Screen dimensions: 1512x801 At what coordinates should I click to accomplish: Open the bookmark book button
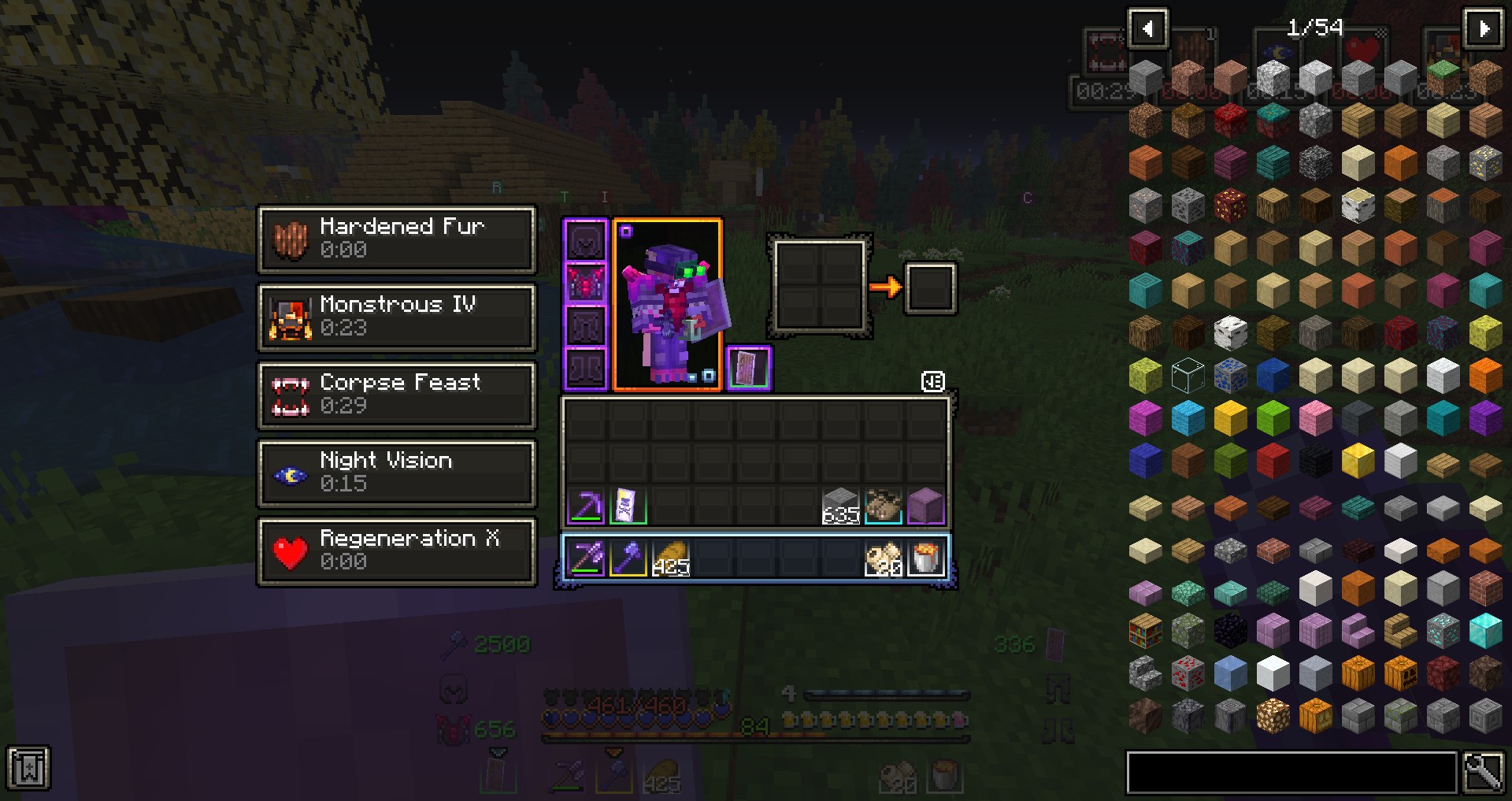(28, 769)
